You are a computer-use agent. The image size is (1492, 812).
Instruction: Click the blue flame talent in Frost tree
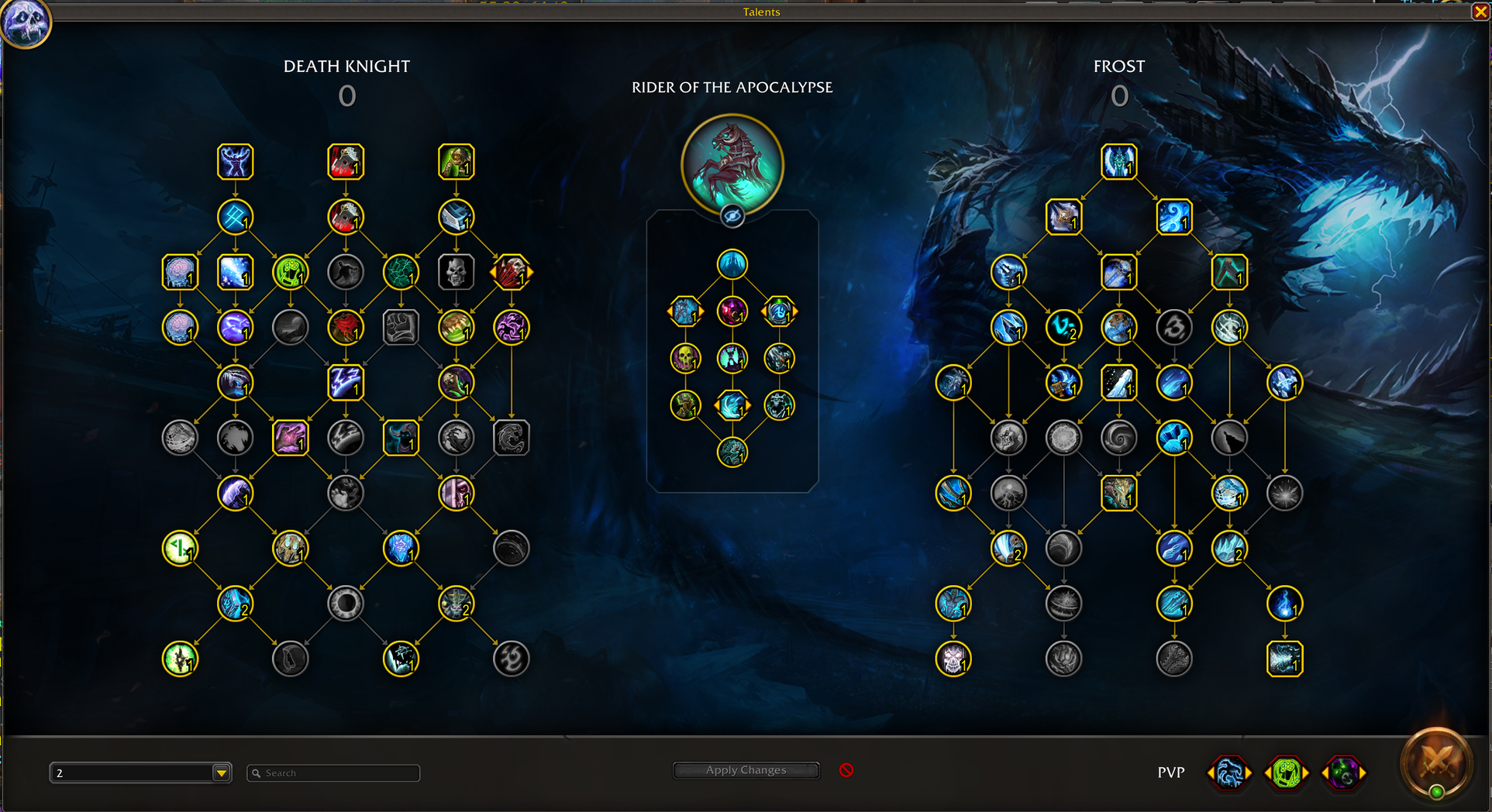1284,604
